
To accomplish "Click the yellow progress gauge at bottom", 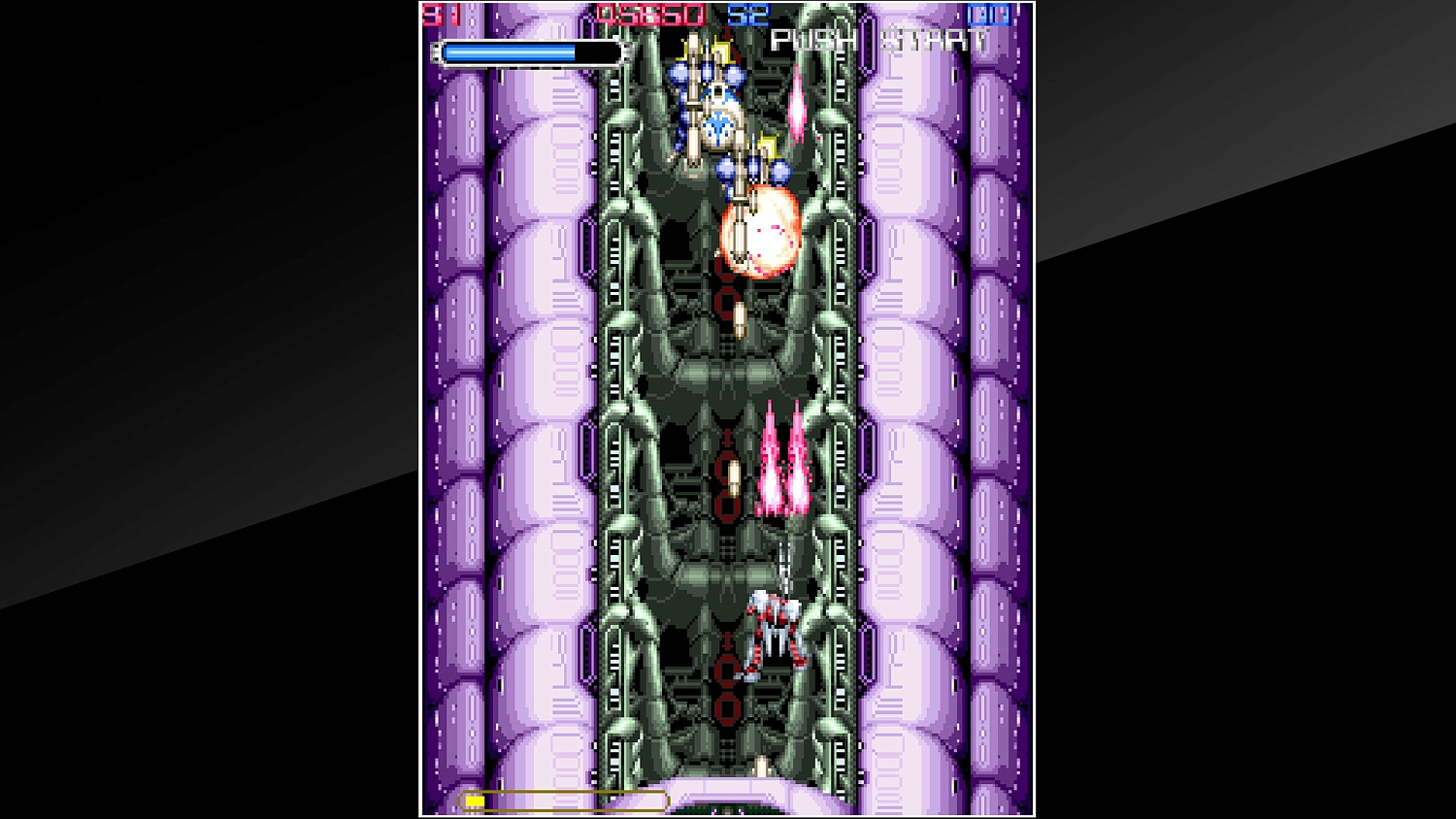I will coord(563,801).
